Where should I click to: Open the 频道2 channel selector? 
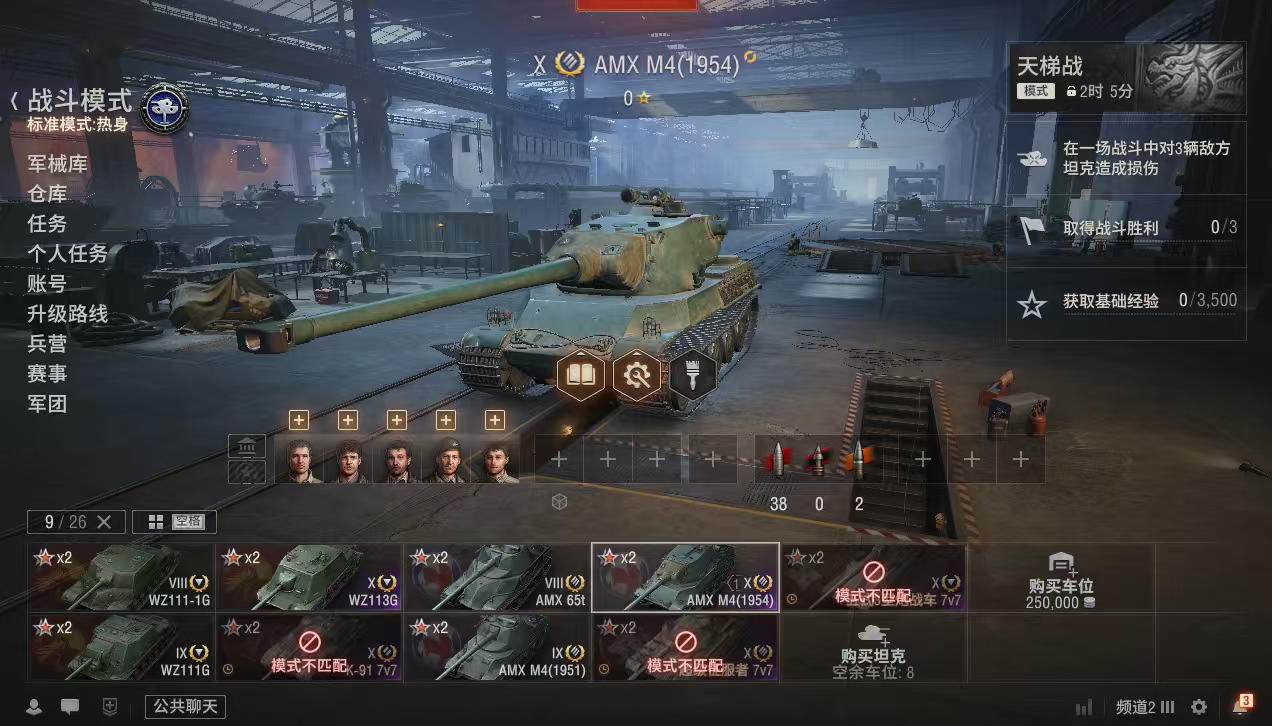(1145, 707)
